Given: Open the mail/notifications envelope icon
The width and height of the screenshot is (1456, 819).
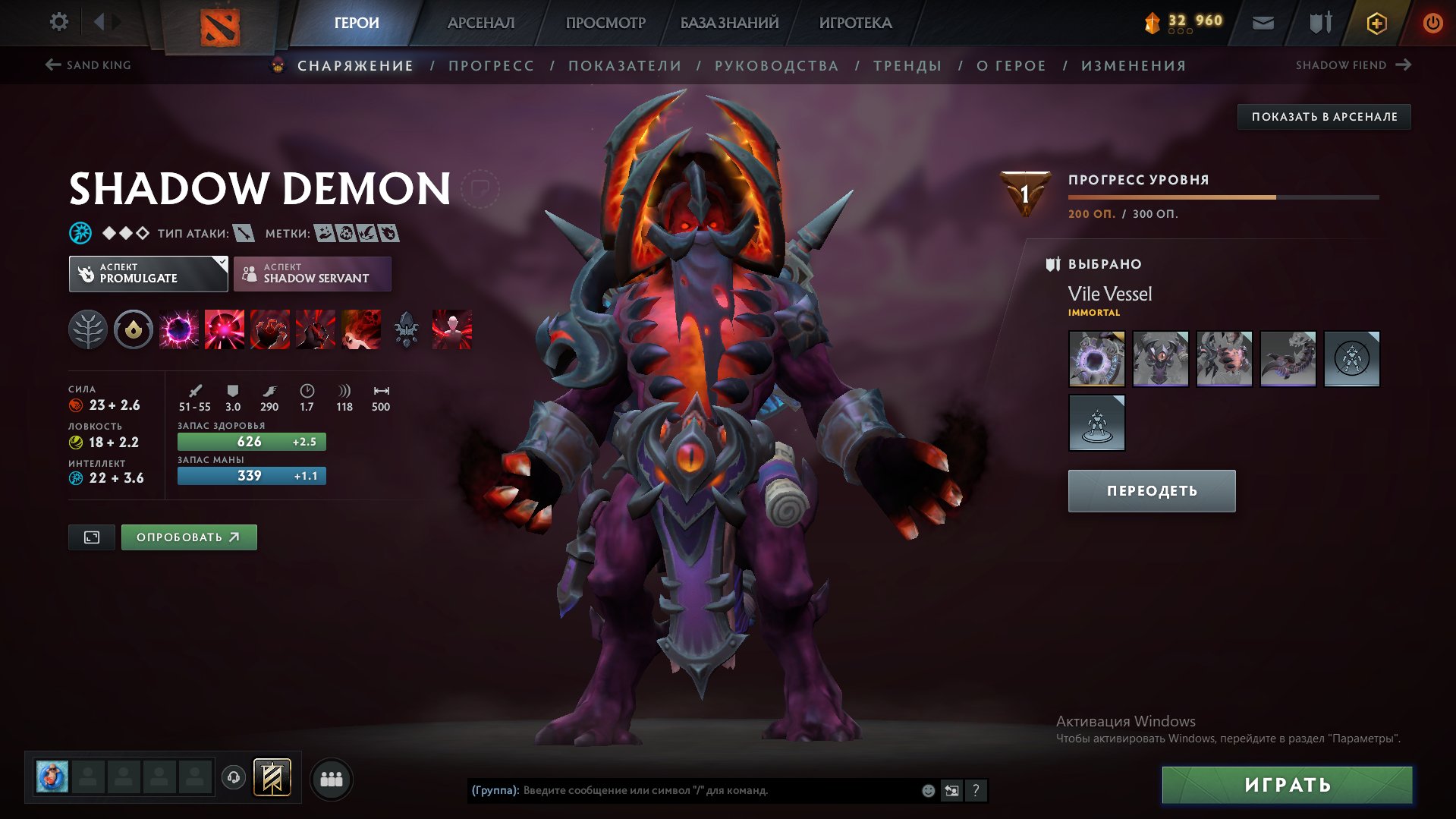Looking at the screenshot, I should (x=1264, y=22).
